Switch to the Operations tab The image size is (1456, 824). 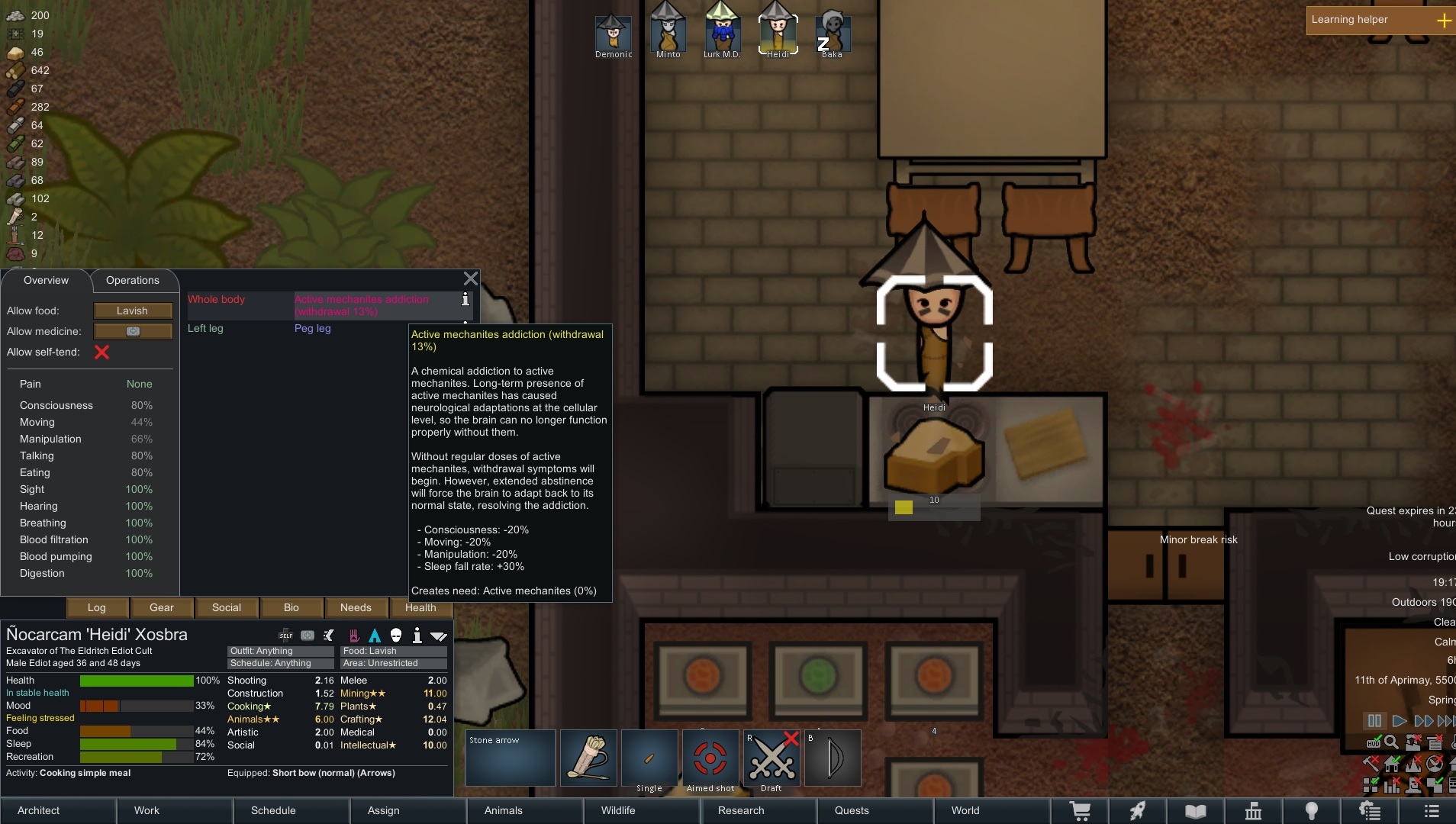133,280
